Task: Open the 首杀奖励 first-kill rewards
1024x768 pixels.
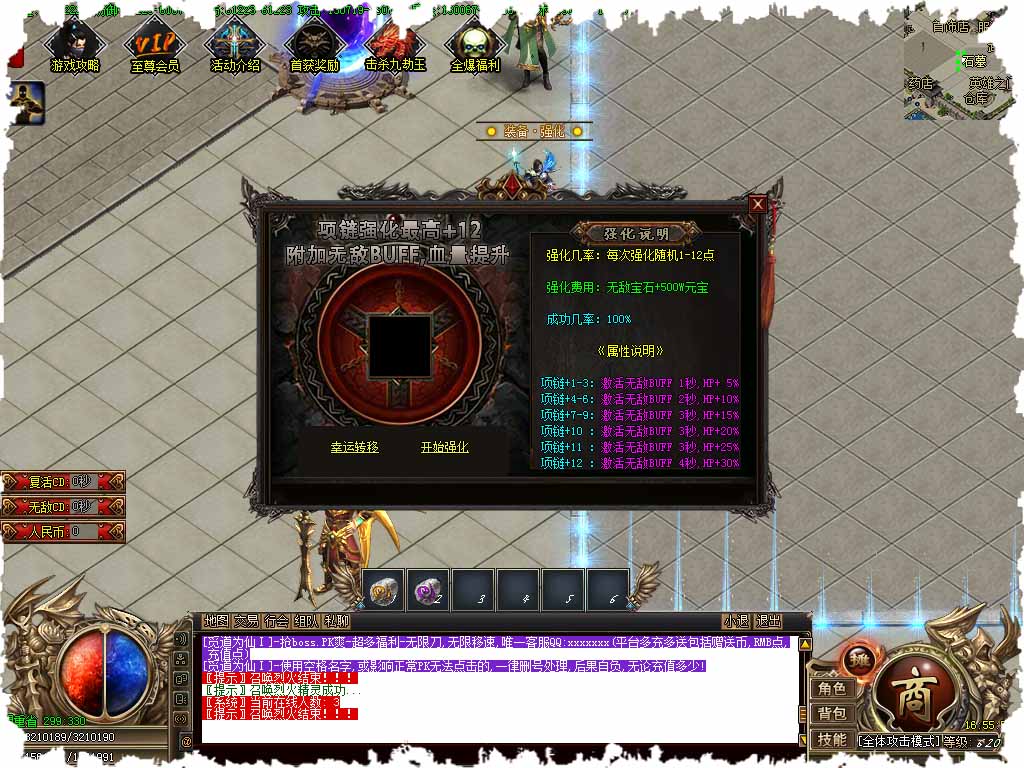Action: [x=314, y=46]
